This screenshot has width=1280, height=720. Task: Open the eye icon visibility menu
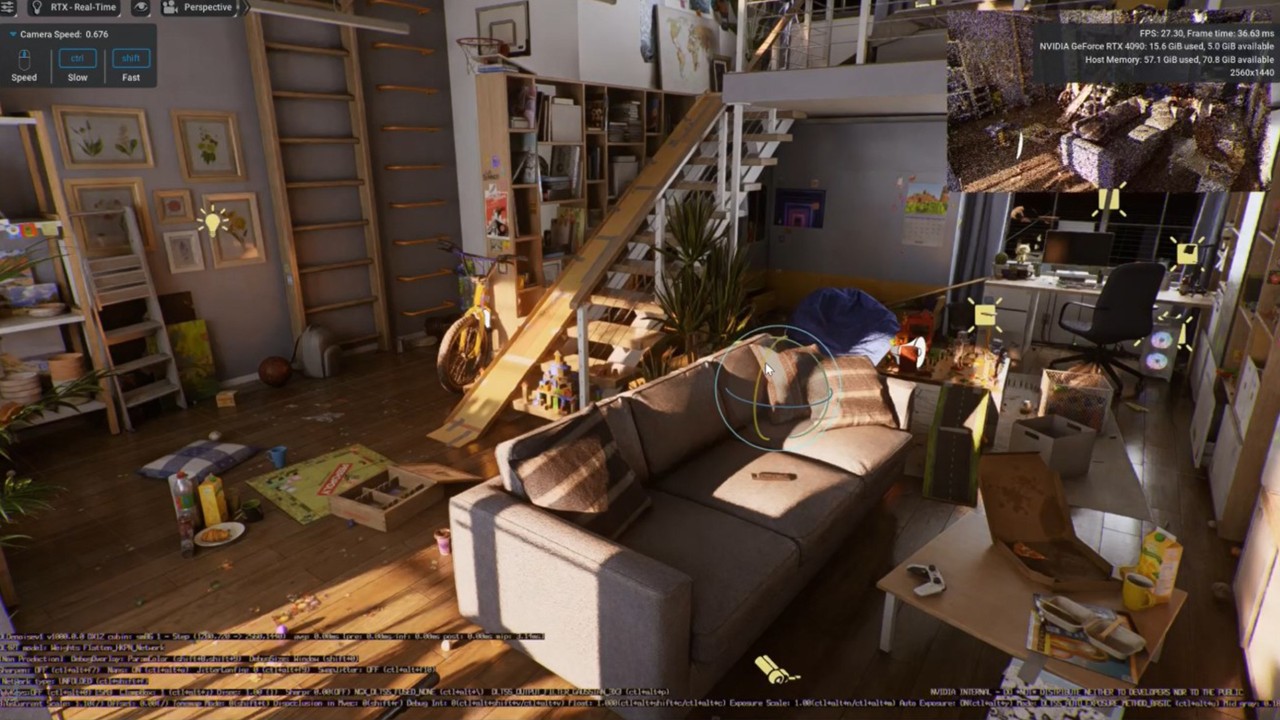click(141, 7)
